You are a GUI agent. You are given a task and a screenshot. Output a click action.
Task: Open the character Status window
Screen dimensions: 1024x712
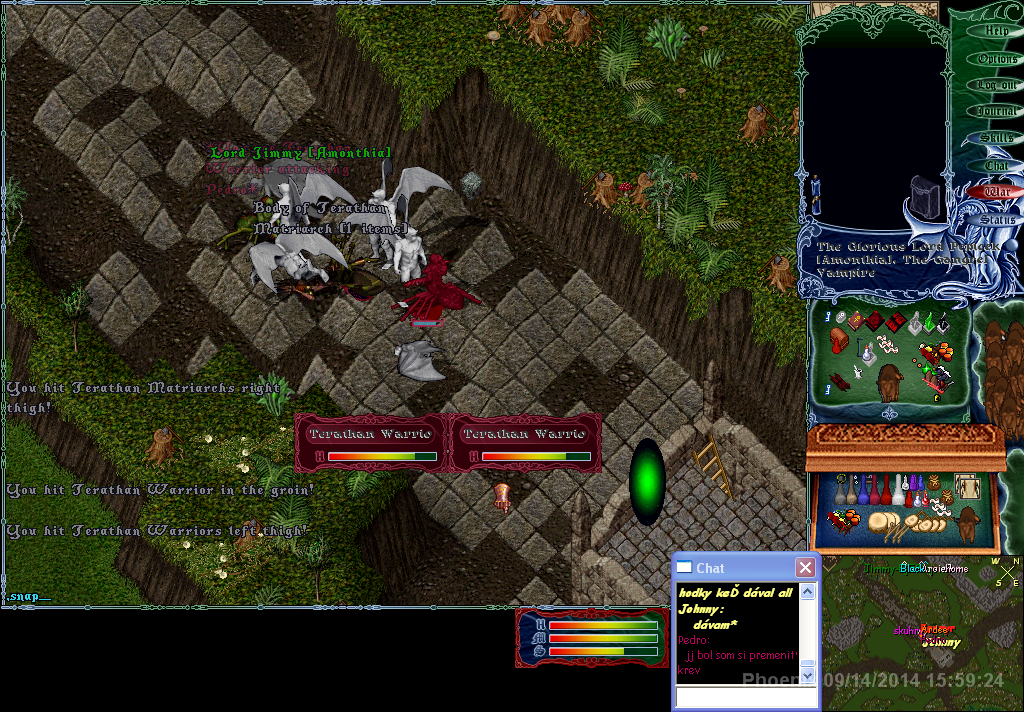[x=996, y=219]
